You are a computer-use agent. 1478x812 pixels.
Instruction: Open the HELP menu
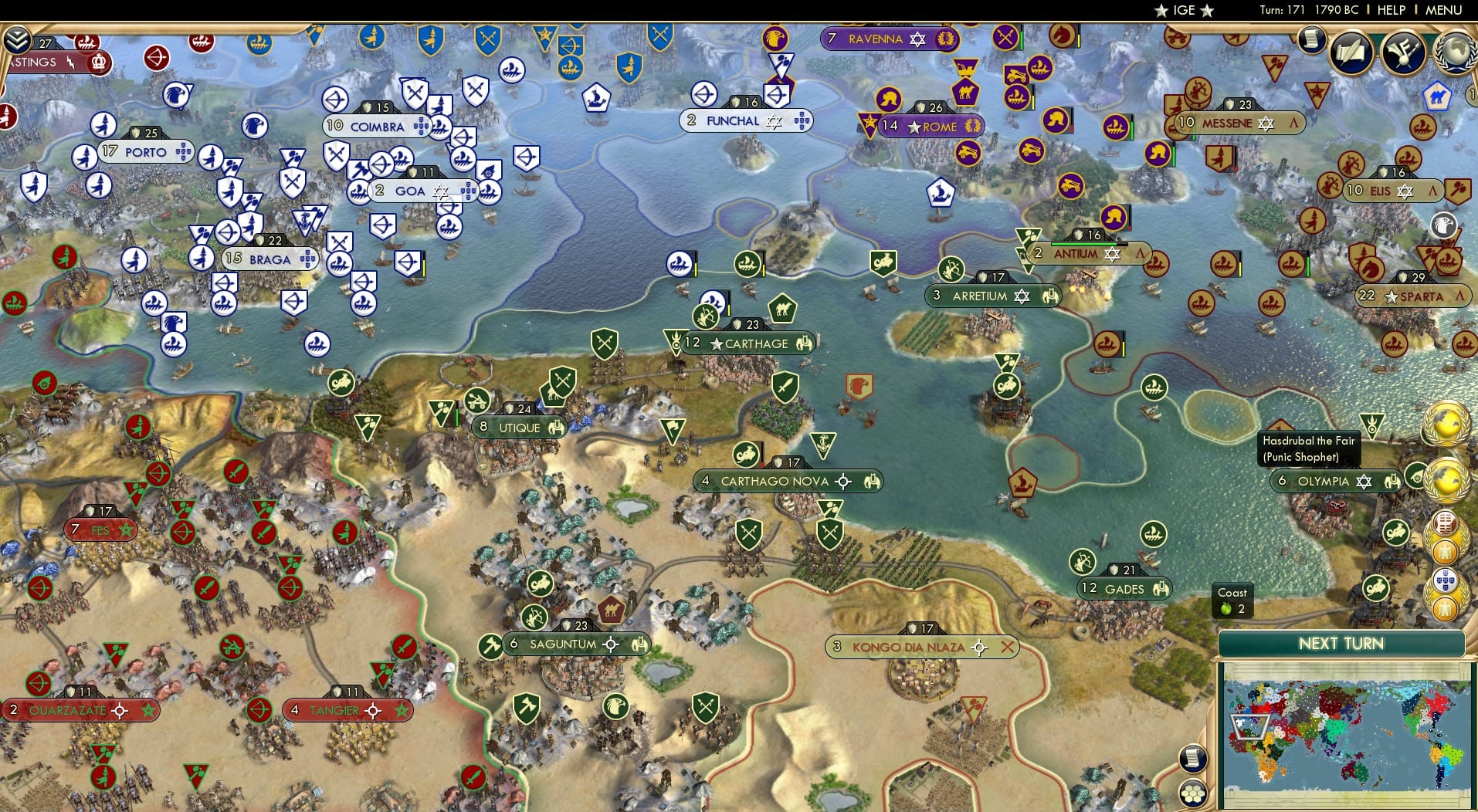[1390, 10]
